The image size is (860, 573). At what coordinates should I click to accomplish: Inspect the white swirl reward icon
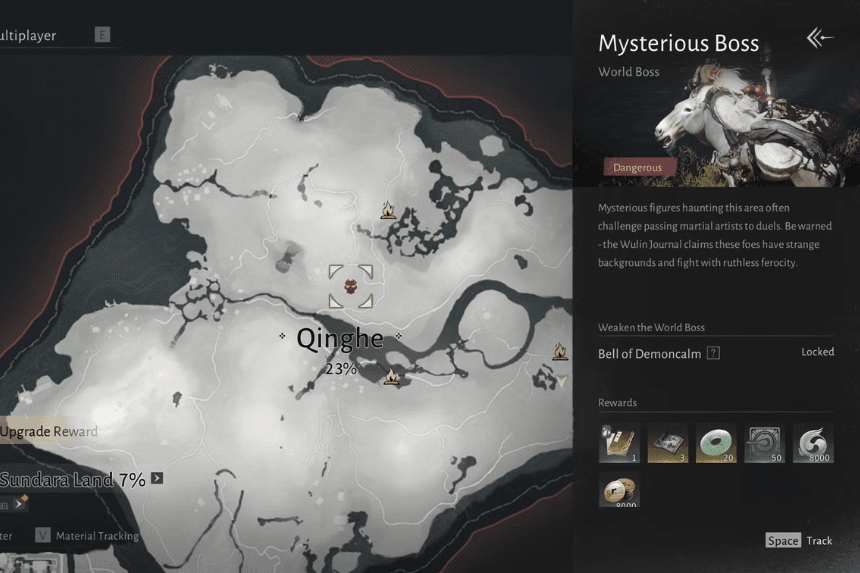click(813, 443)
